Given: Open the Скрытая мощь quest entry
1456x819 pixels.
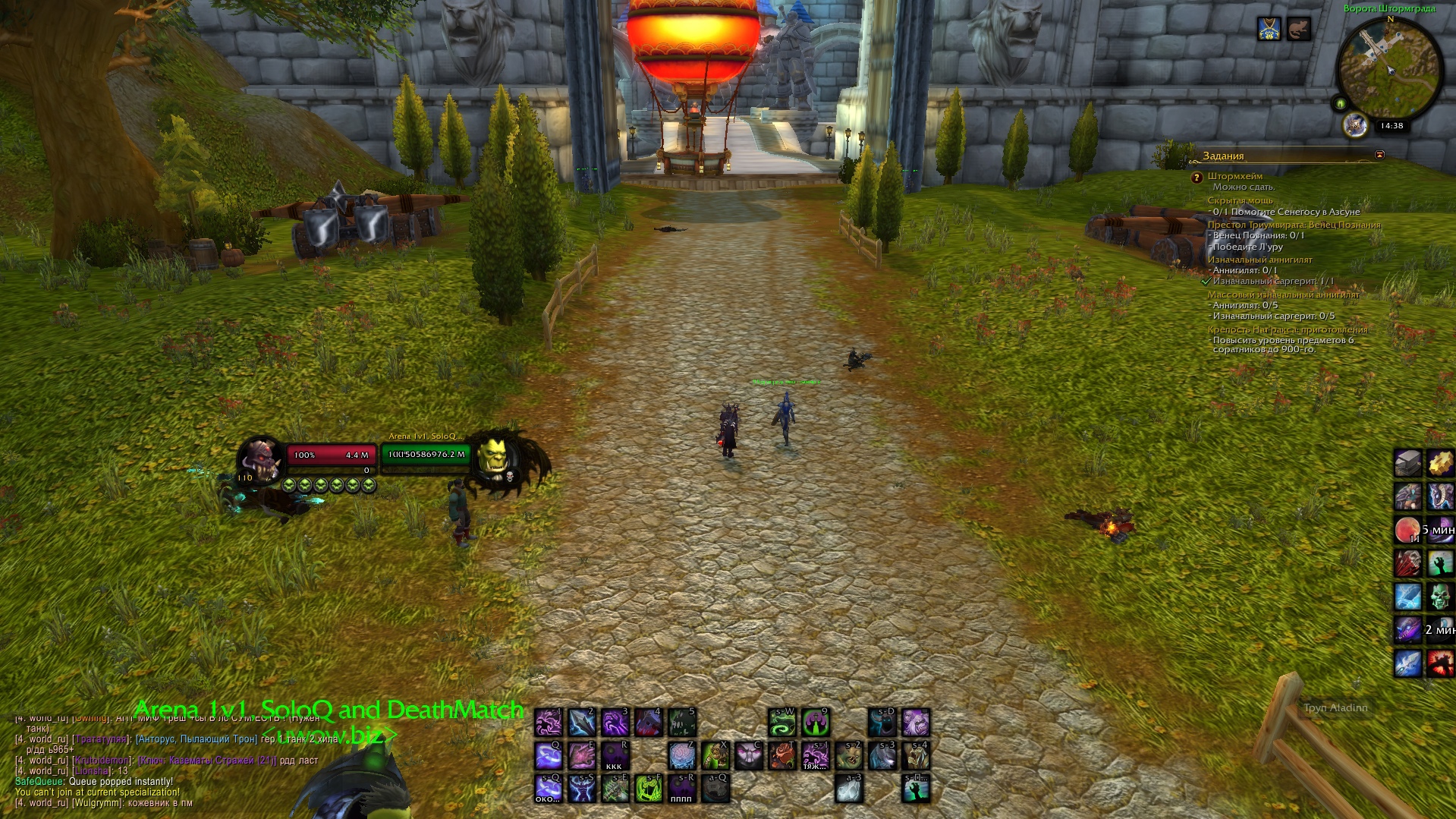Looking at the screenshot, I should click(1240, 200).
